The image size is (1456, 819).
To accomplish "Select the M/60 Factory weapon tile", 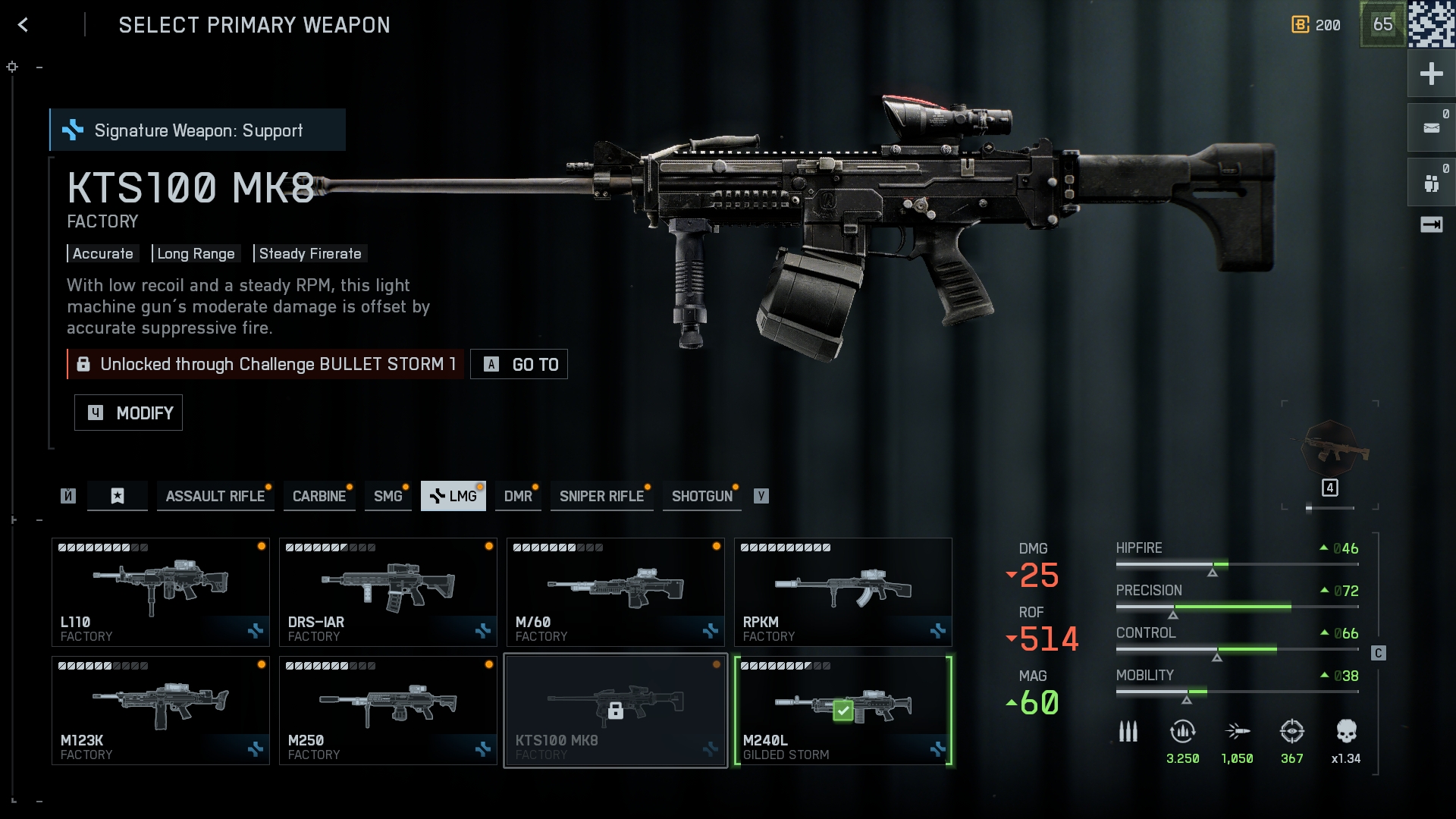I will tap(616, 592).
